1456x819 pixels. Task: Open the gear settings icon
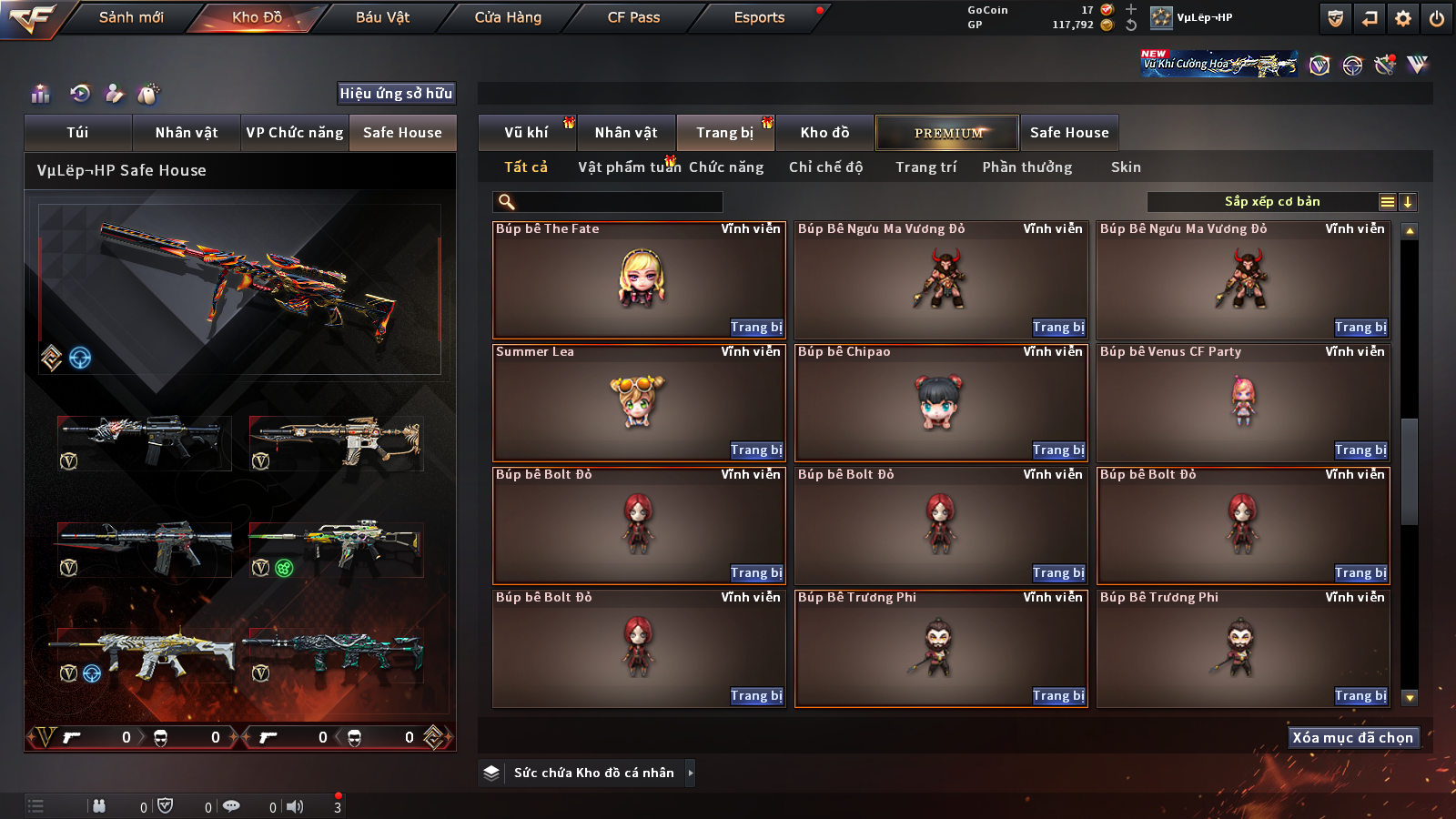coord(1403,18)
